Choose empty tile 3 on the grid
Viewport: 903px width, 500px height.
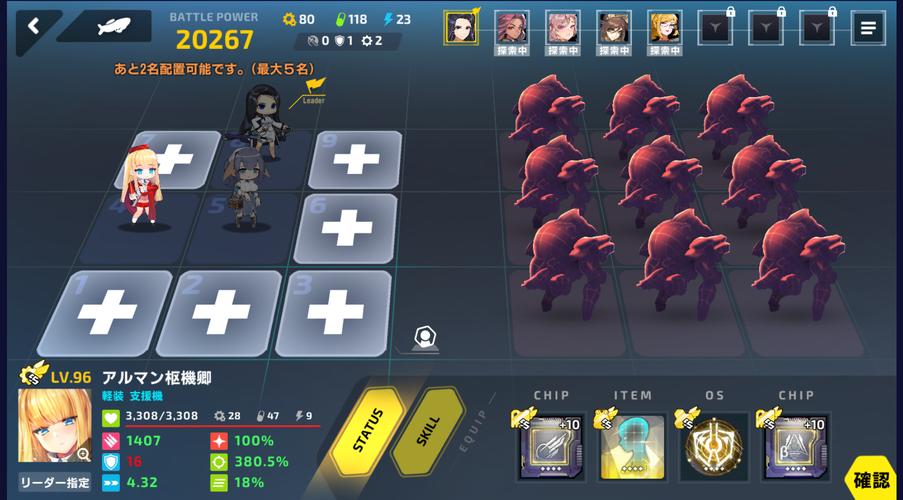coord(333,312)
